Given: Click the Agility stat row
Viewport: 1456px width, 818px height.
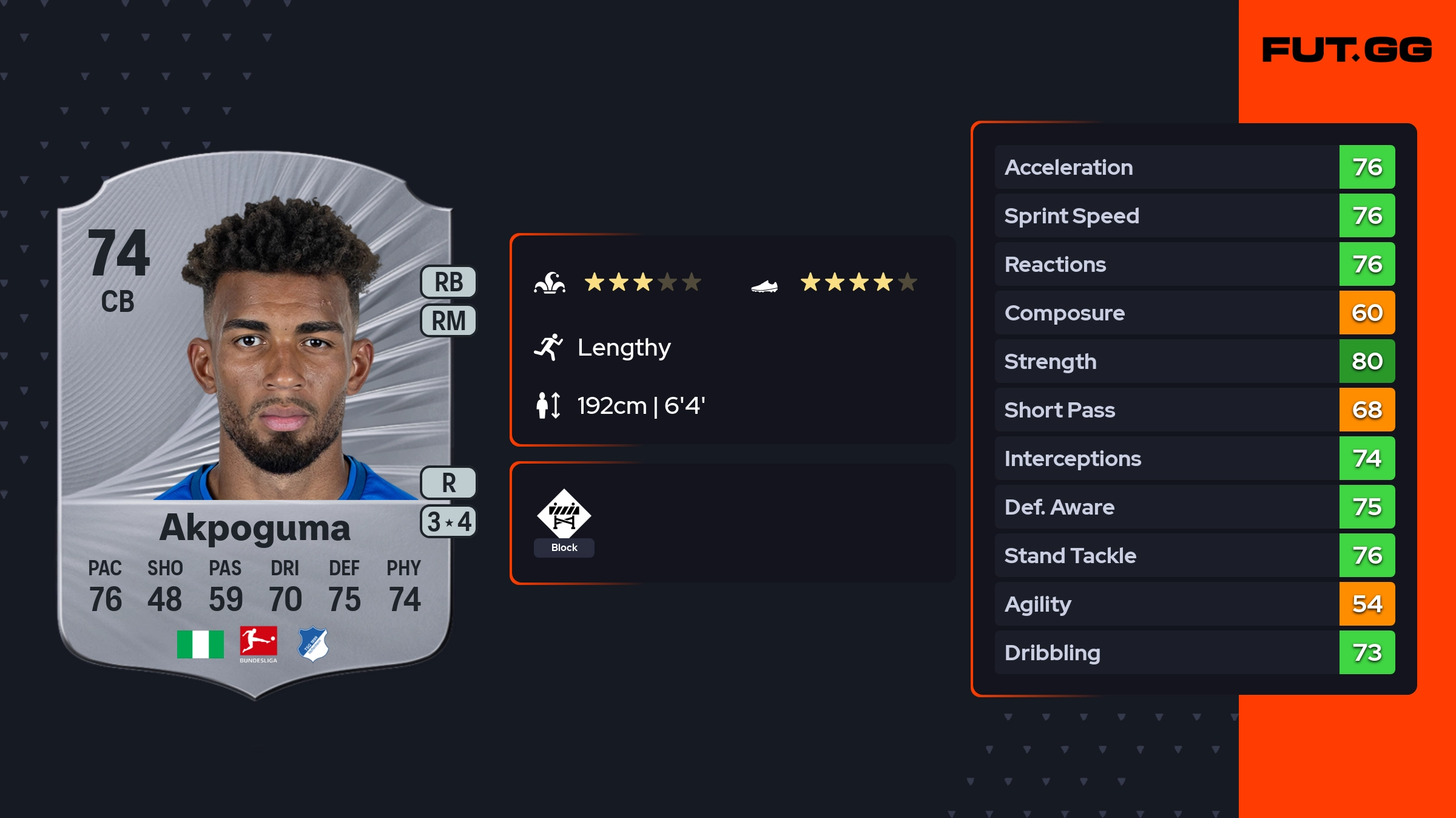Looking at the screenshot, I should (x=1194, y=604).
